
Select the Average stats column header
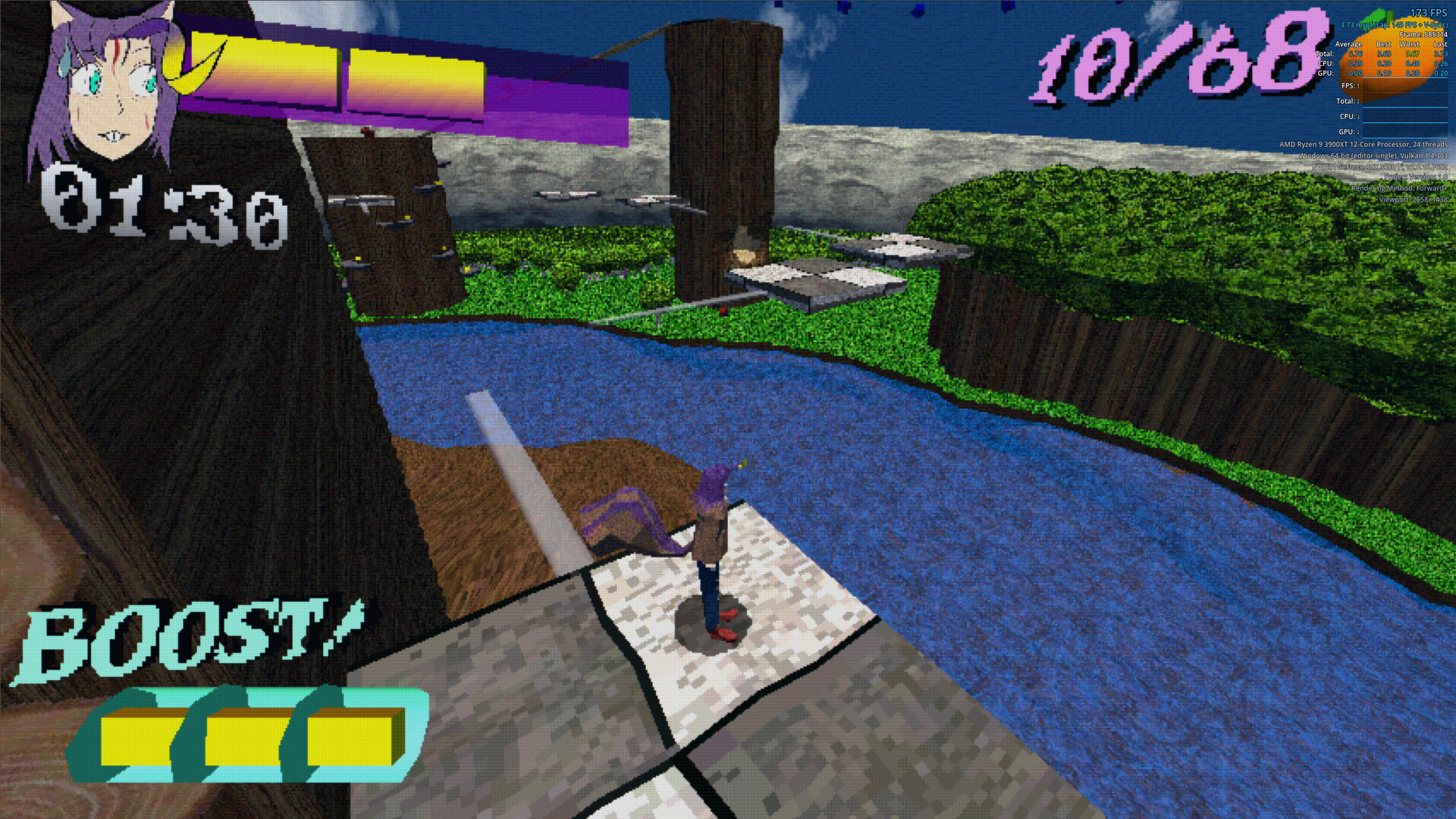[1348, 44]
